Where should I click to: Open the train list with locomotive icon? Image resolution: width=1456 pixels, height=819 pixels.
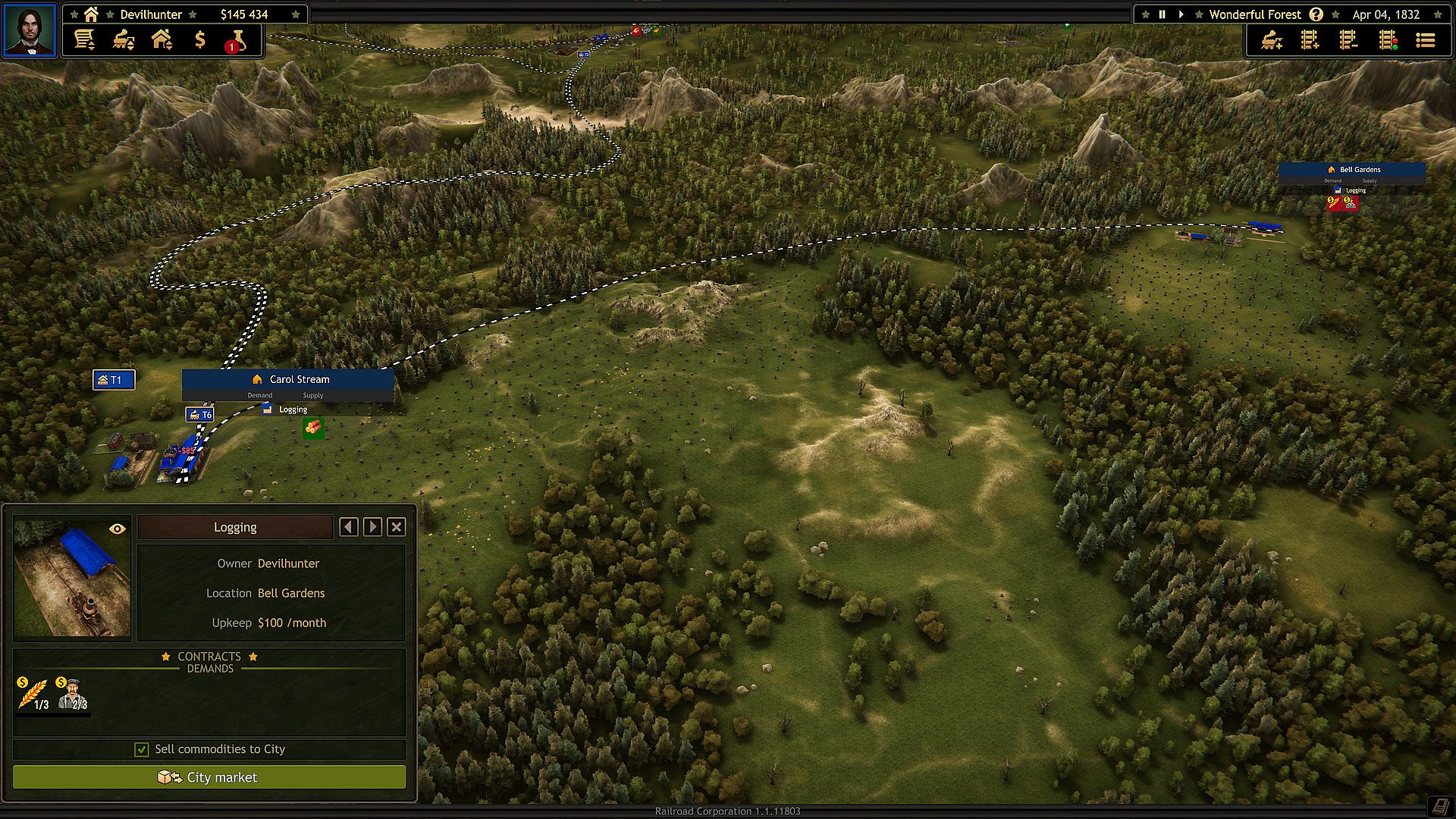coord(124,39)
